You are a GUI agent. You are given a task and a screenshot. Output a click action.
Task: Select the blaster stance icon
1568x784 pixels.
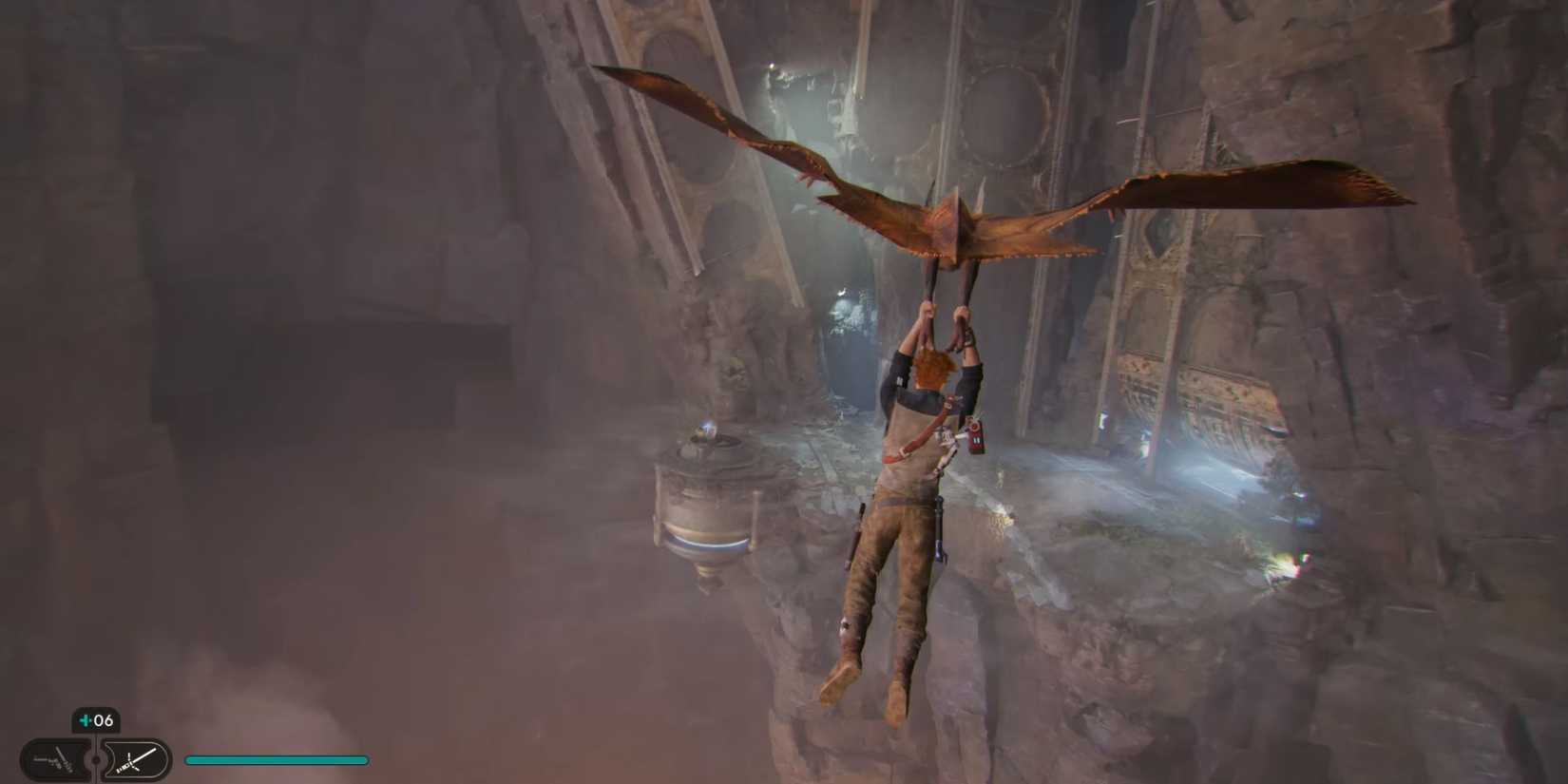pos(52,760)
